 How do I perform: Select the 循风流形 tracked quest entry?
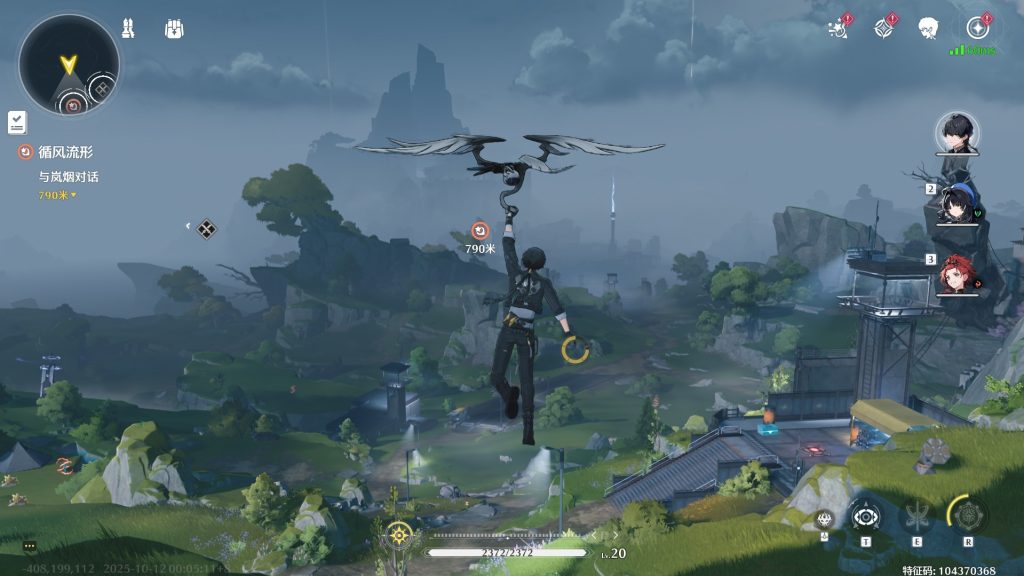tap(66, 152)
